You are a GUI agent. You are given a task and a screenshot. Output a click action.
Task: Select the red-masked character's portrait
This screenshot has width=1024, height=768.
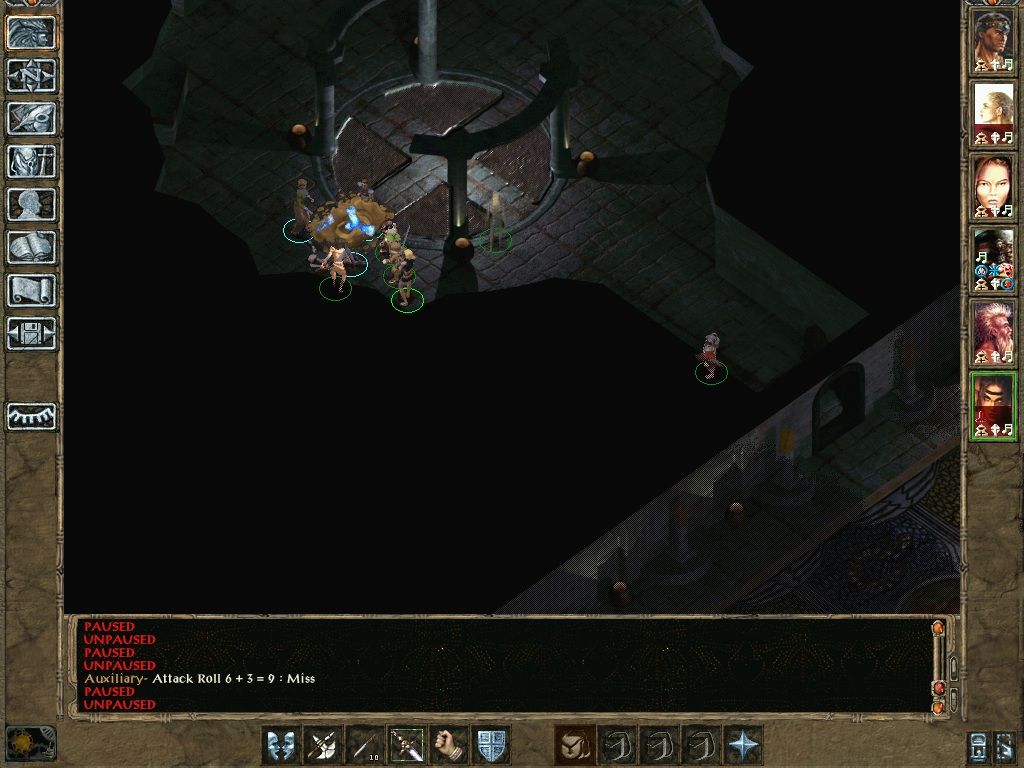point(993,406)
